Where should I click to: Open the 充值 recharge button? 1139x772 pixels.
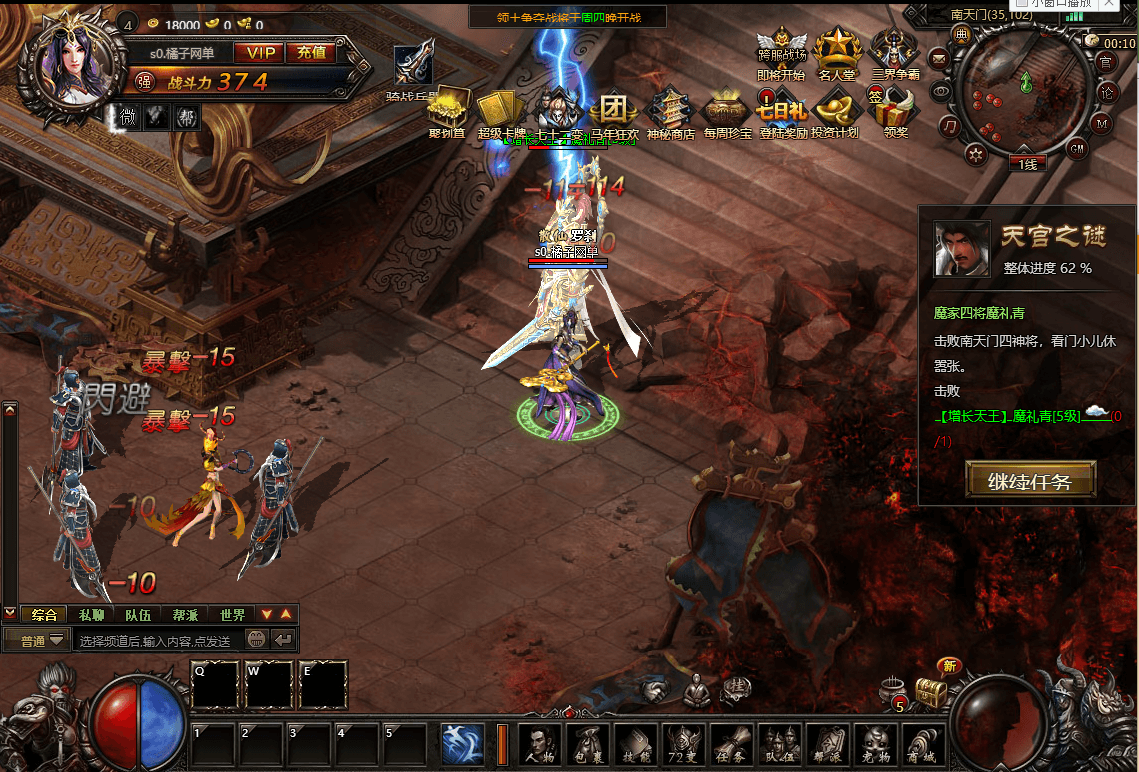pos(310,53)
